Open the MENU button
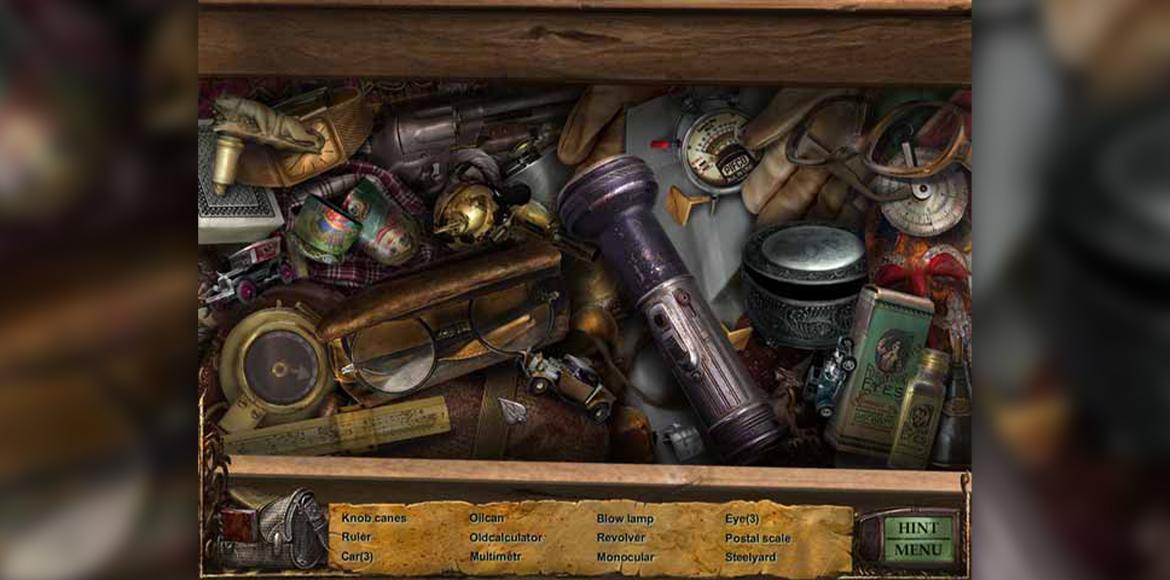This screenshot has height=580, width=1170. click(917, 550)
